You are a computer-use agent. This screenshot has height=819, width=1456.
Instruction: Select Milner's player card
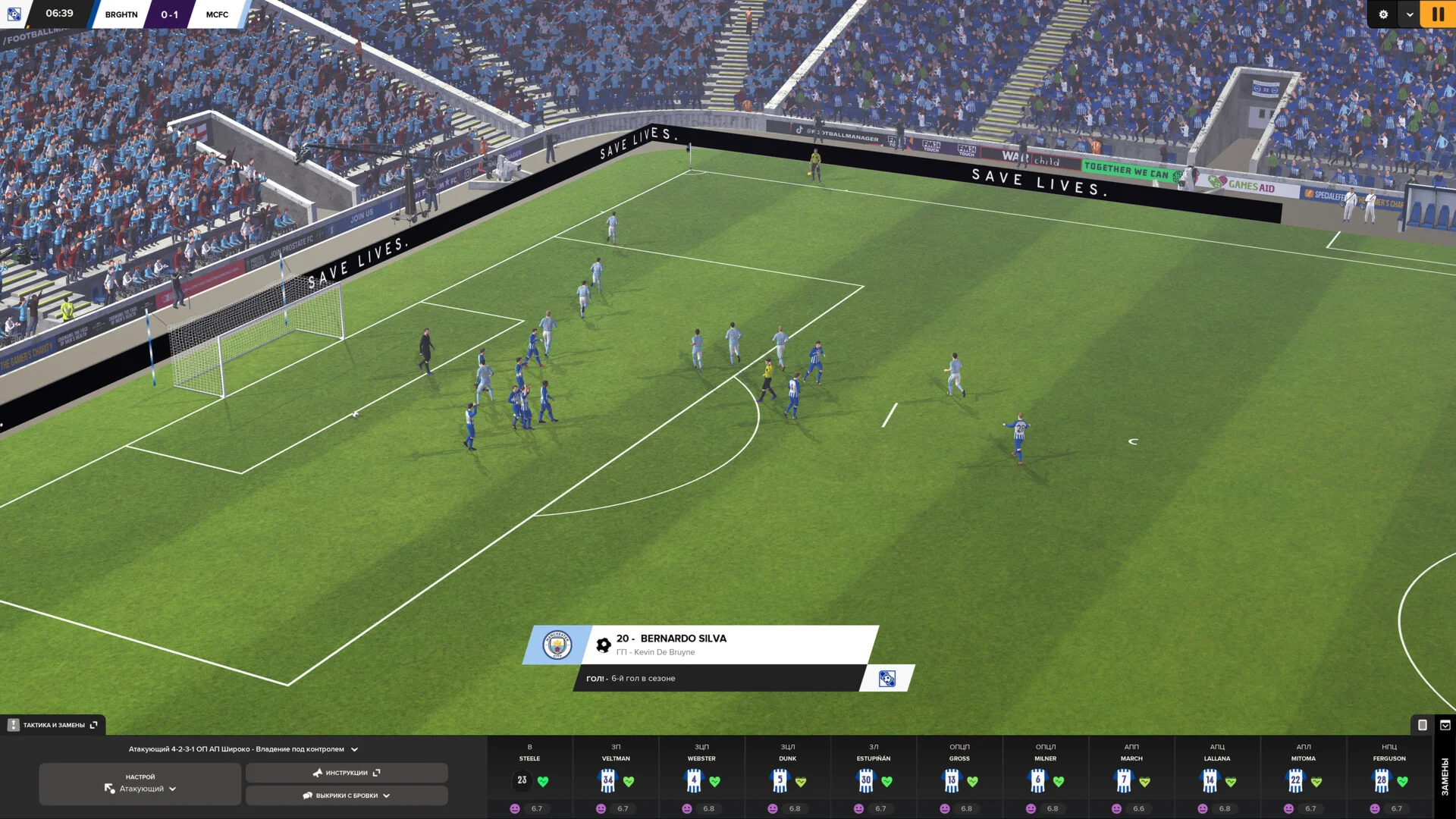coord(1046,777)
